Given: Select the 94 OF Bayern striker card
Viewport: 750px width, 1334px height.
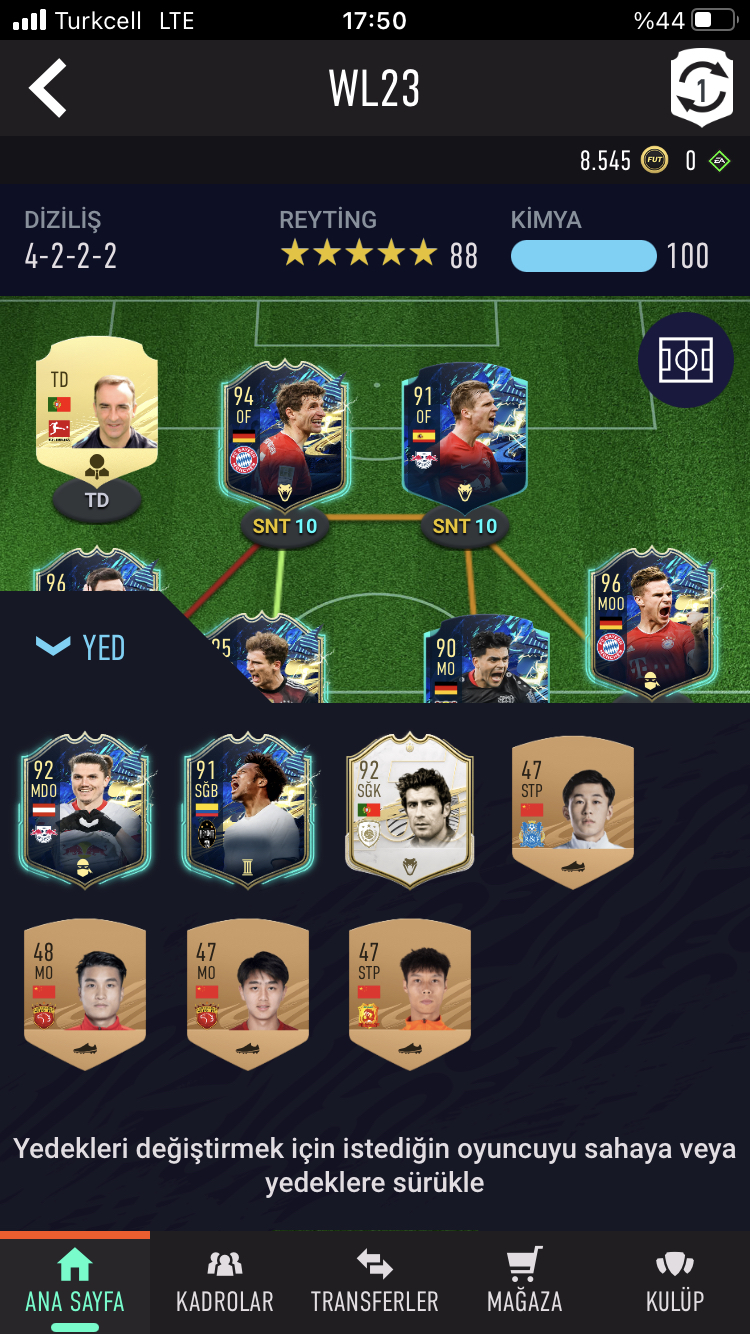Looking at the screenshot, I should 285,435.
